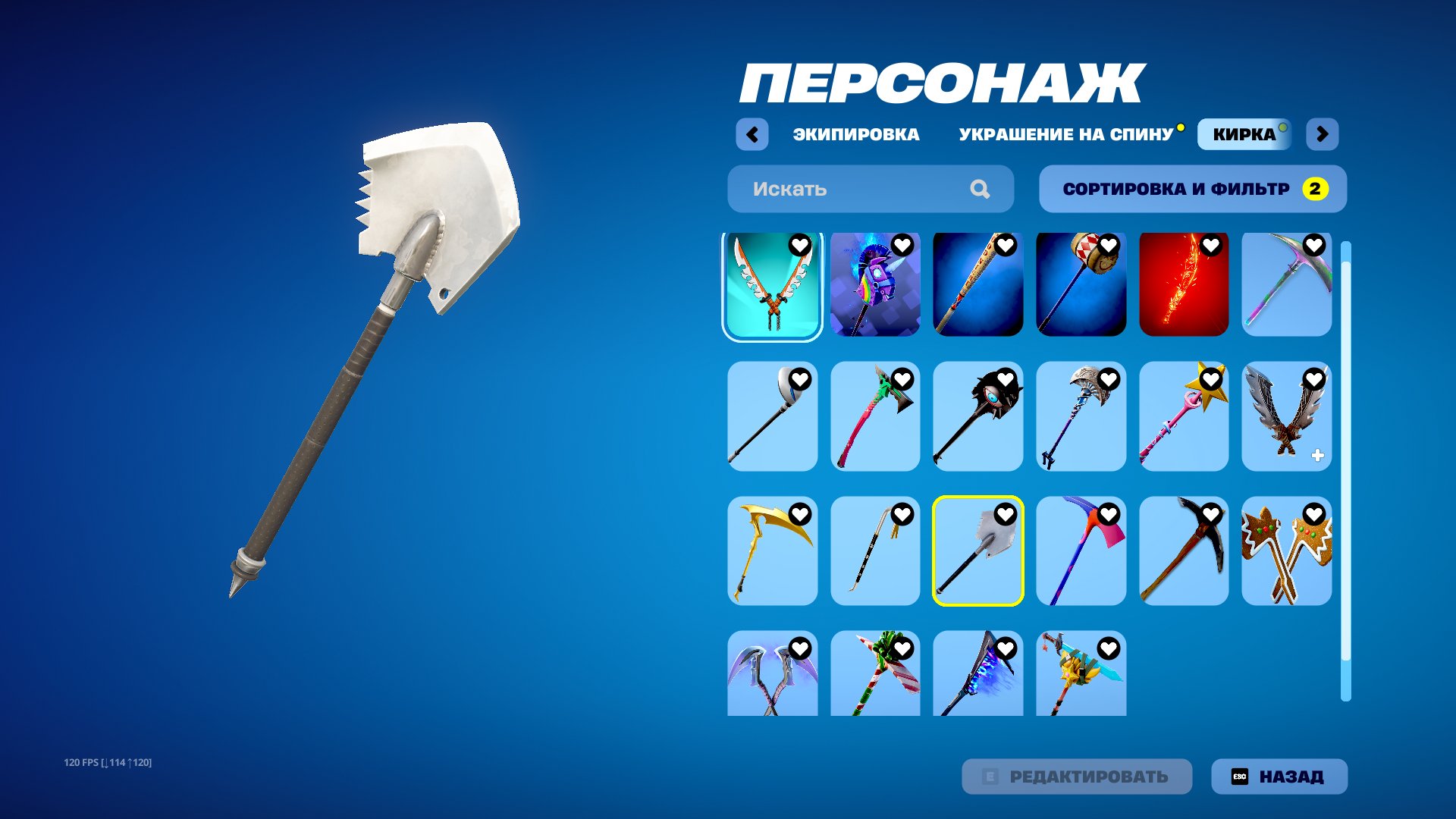Select the candy cane pickaxe

[874, 675]
